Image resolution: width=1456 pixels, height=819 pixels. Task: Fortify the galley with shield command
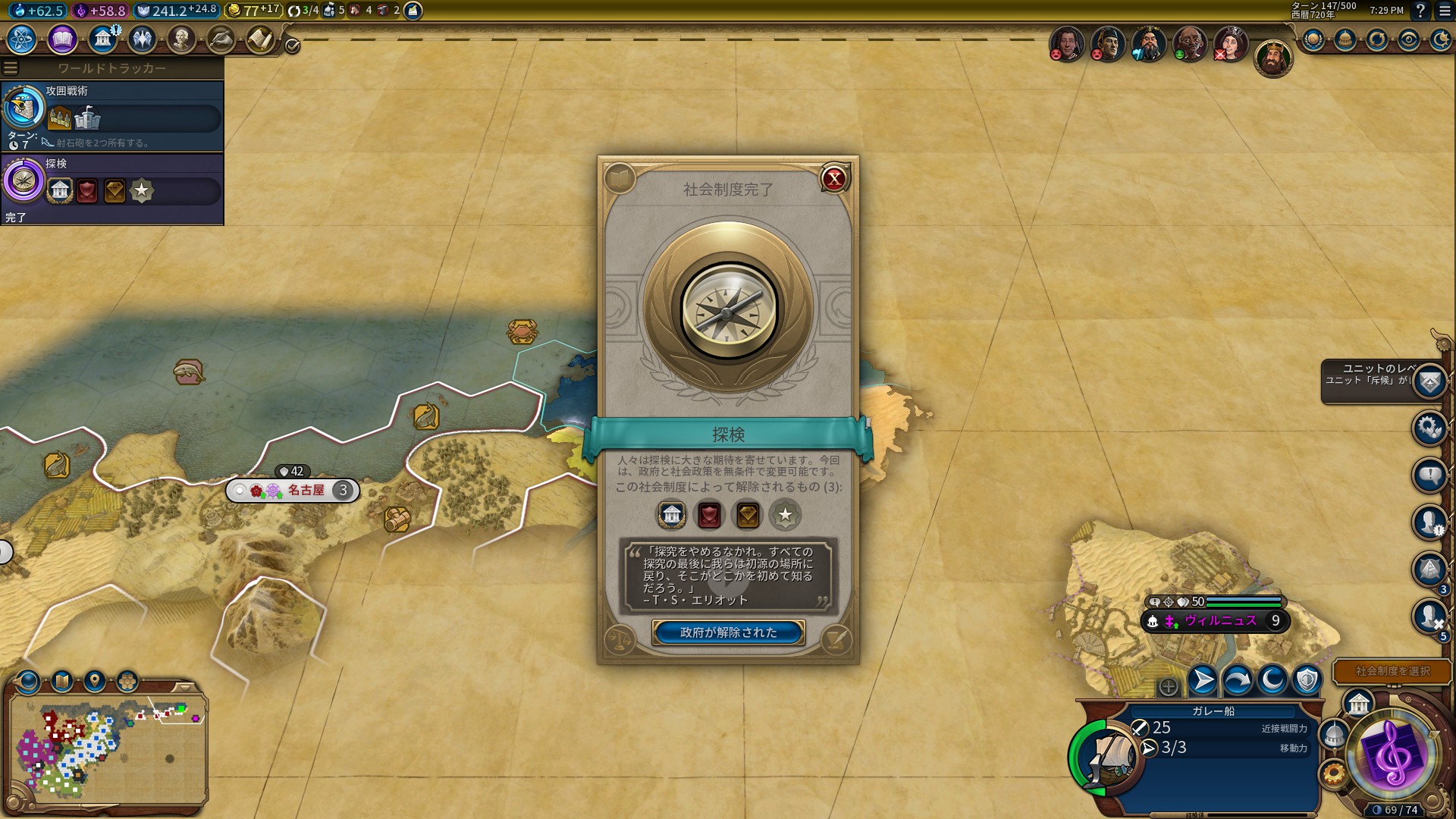point(1307,680)
